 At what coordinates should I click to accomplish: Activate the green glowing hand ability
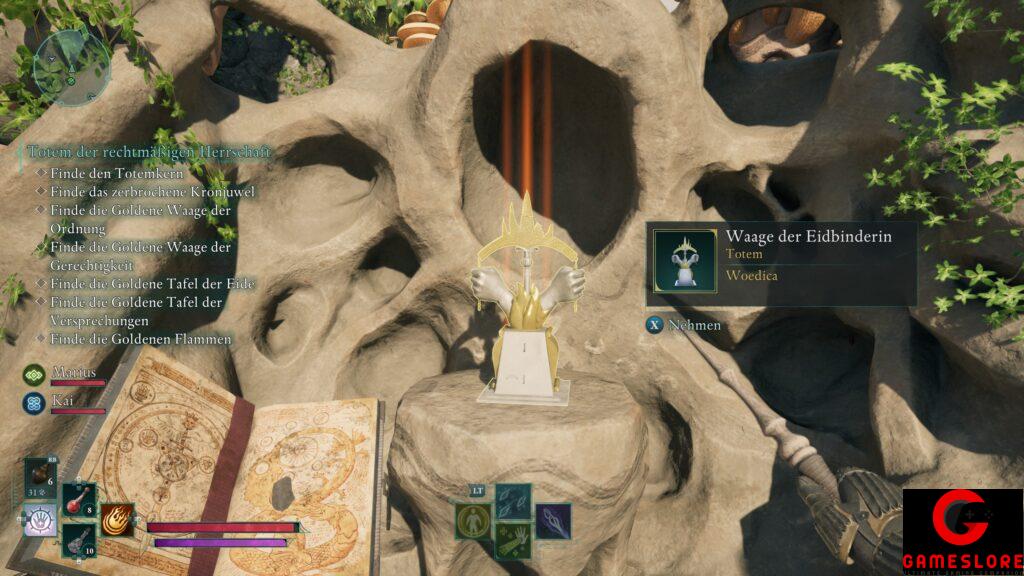(513, 540)
